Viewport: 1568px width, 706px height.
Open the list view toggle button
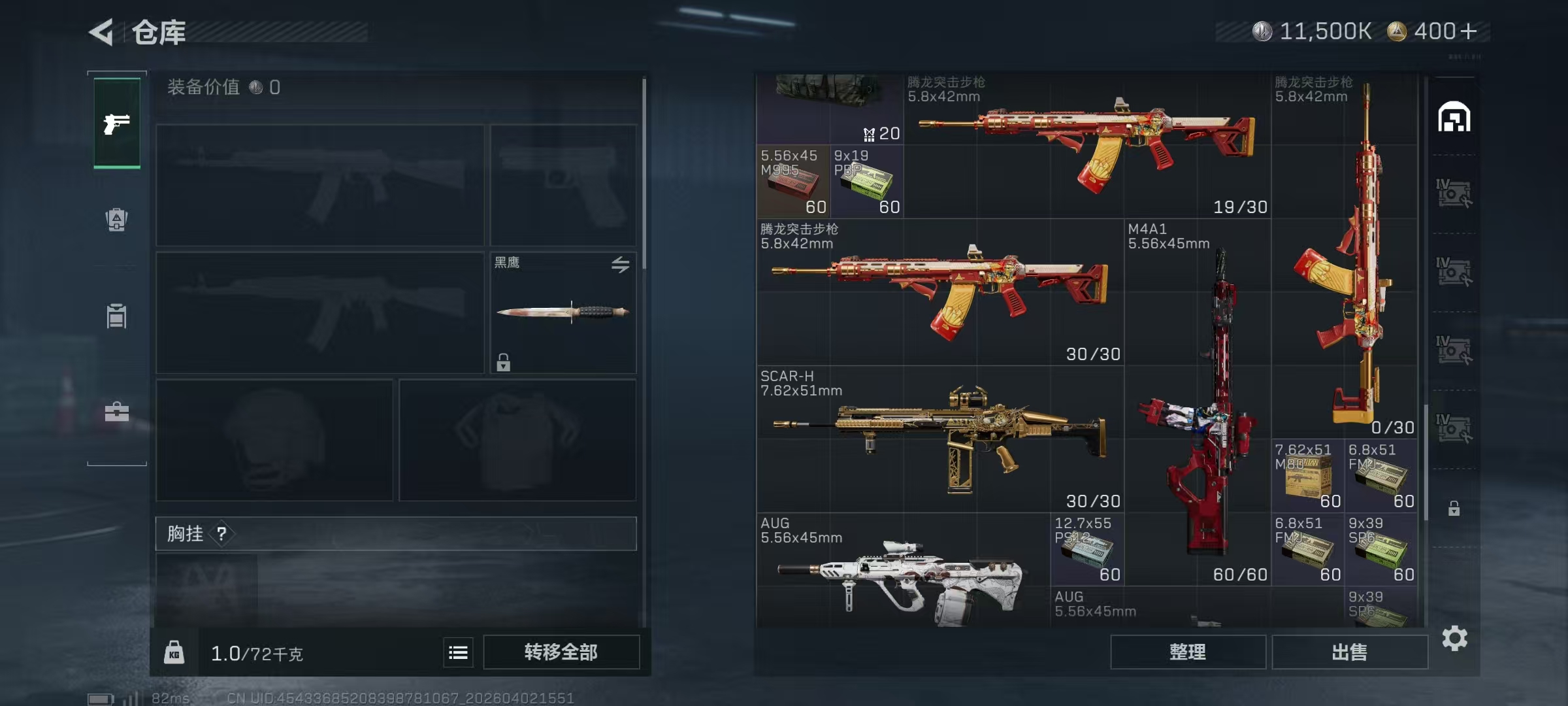click(x=458, y=652)
